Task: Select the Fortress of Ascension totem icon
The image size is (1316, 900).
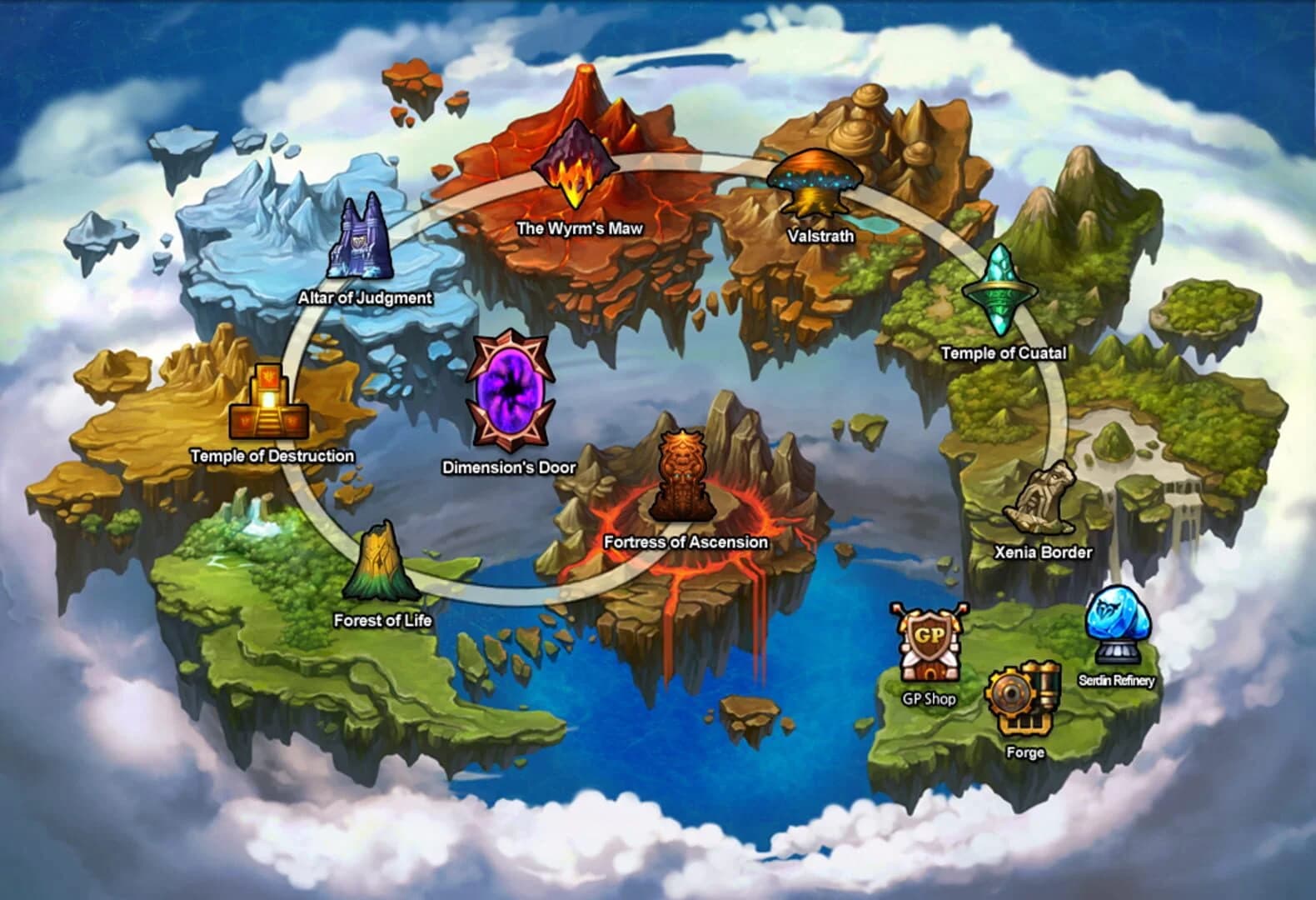Action: point(685,475)
